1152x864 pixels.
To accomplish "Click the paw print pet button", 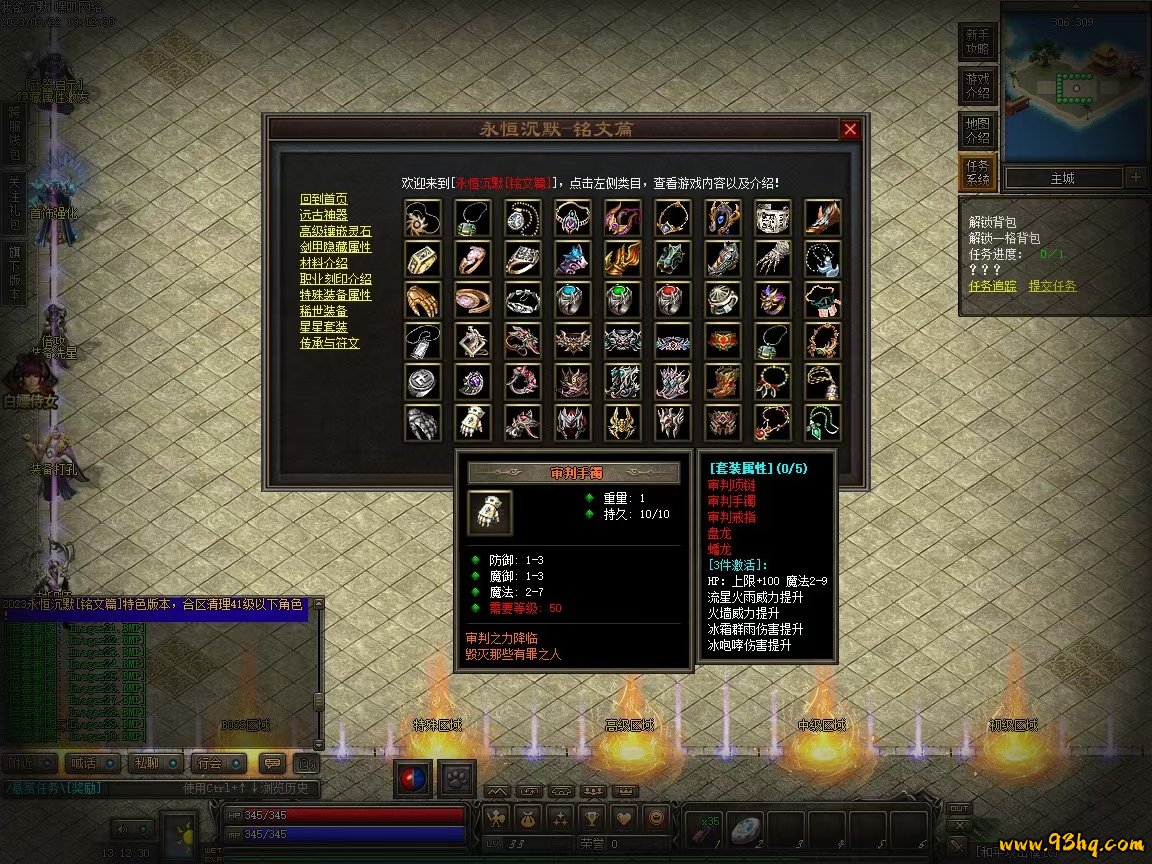I will [x=456, y=779].
